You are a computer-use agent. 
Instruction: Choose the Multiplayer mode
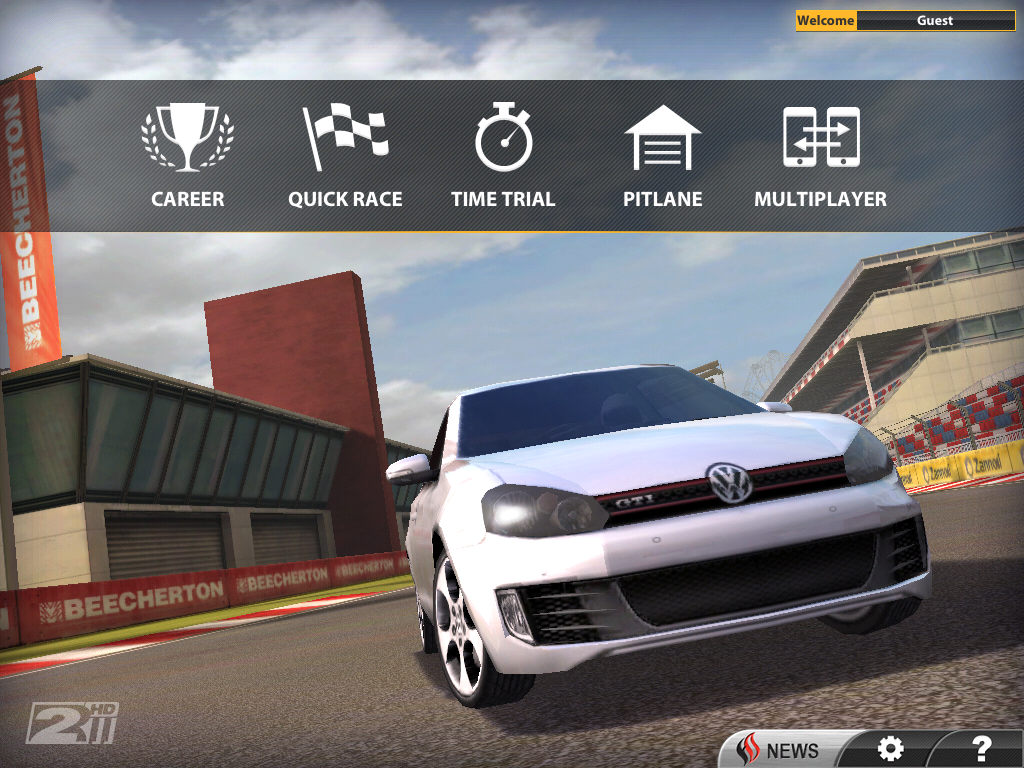coord(820,156)
